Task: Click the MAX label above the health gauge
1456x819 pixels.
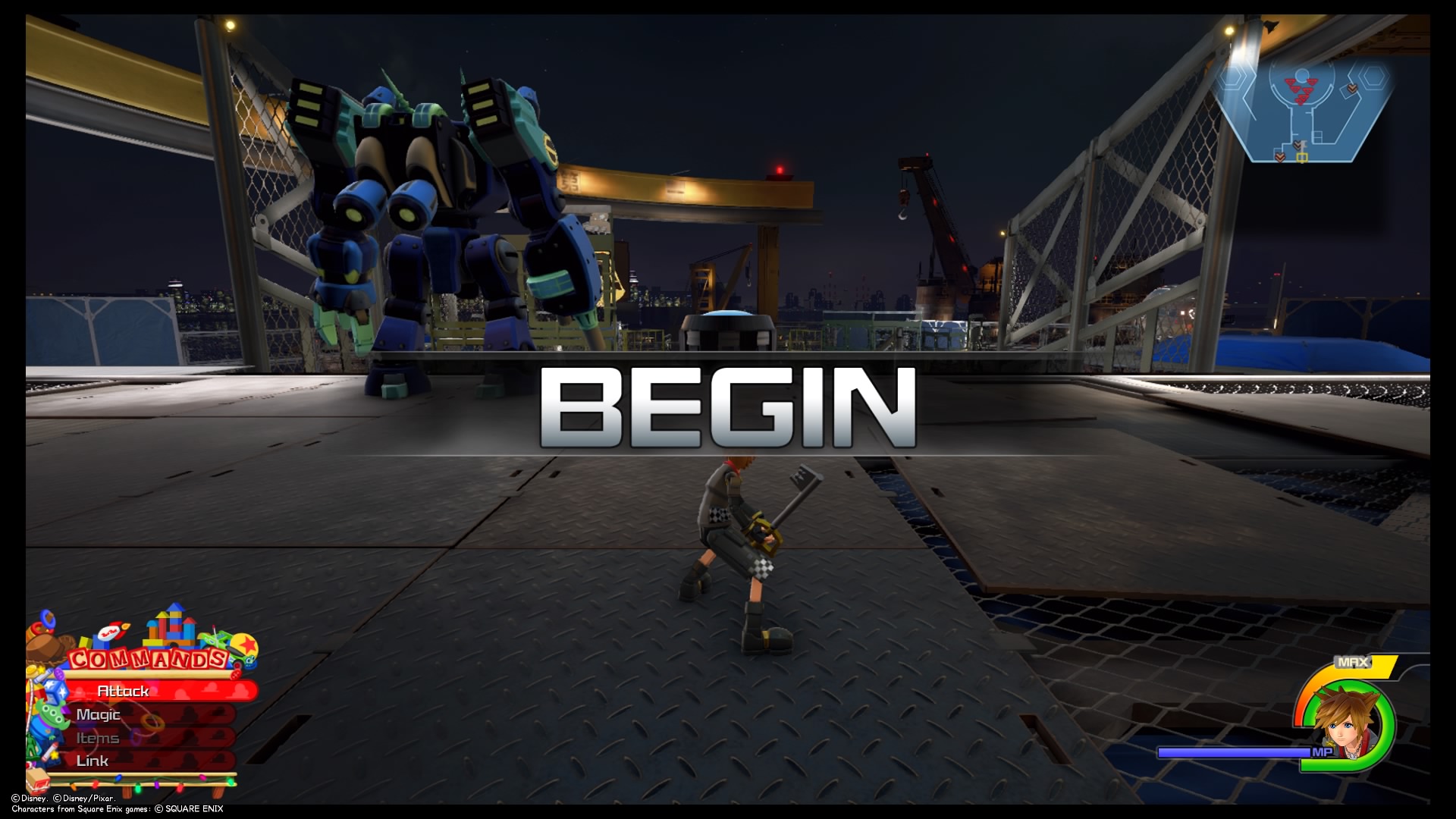Action: [x=1351, y=661]
